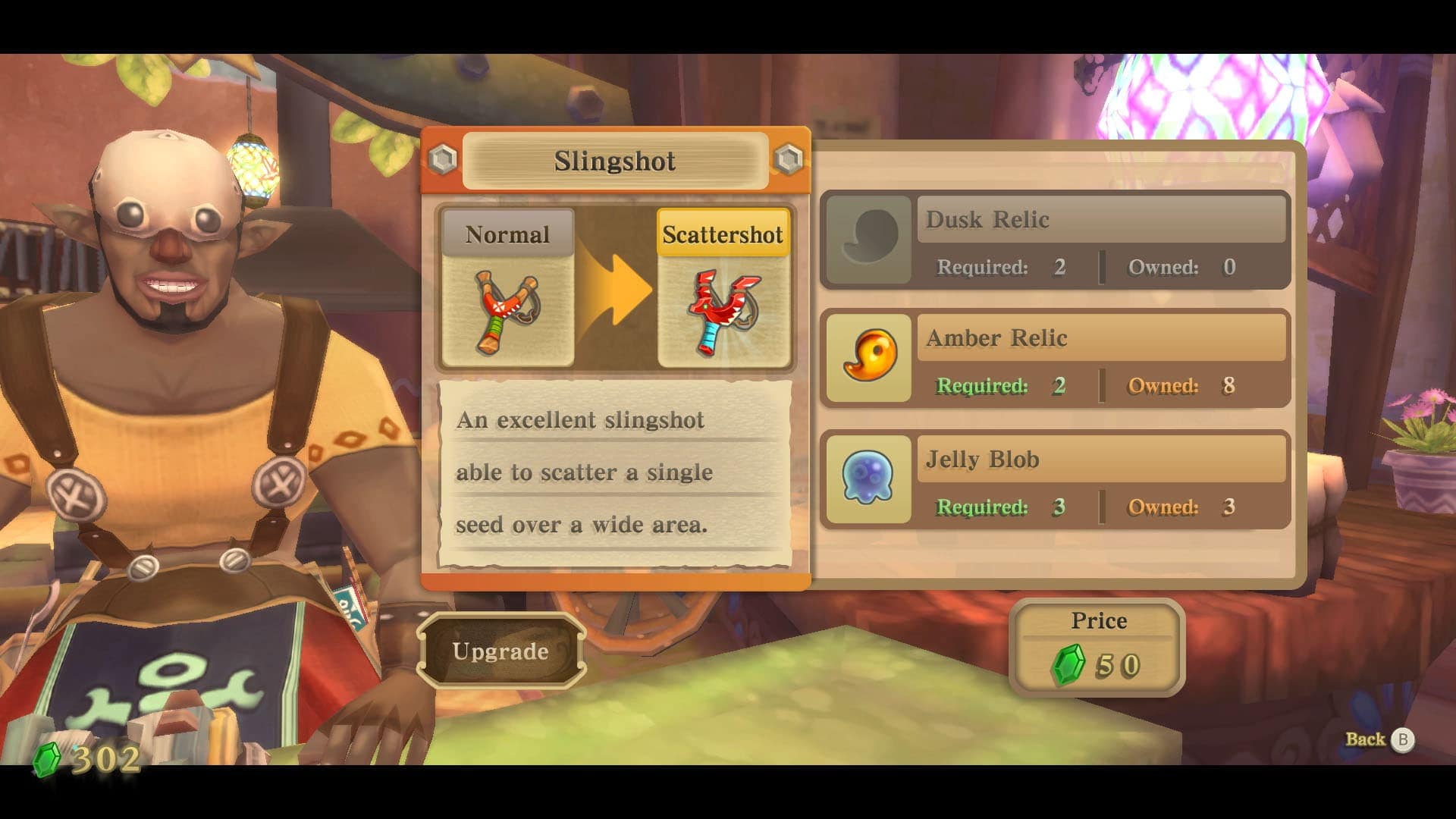Choose the Scattershot upgrade tile
This screenshot has height=819, width=1456.
coord(723,288)
